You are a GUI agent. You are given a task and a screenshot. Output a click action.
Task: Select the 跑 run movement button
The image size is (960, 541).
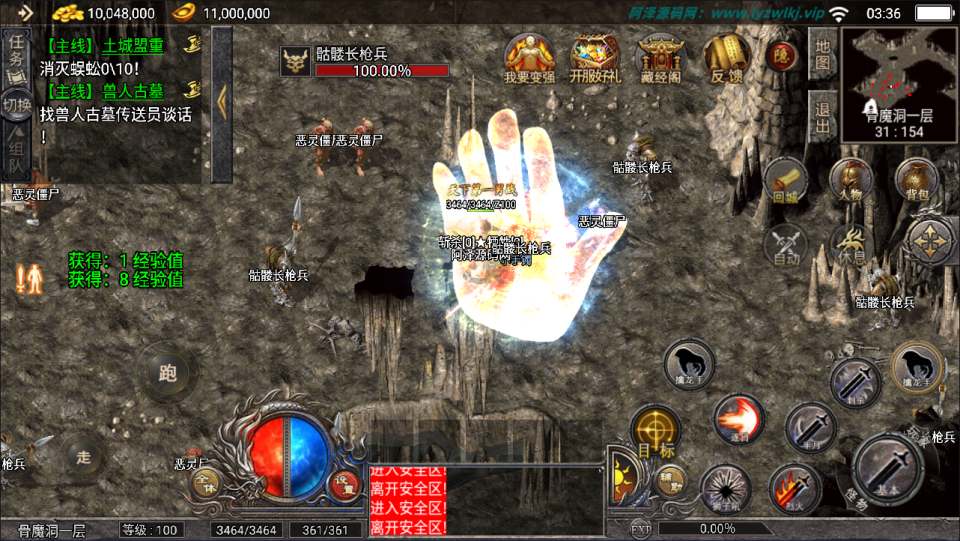click(166, 373)
